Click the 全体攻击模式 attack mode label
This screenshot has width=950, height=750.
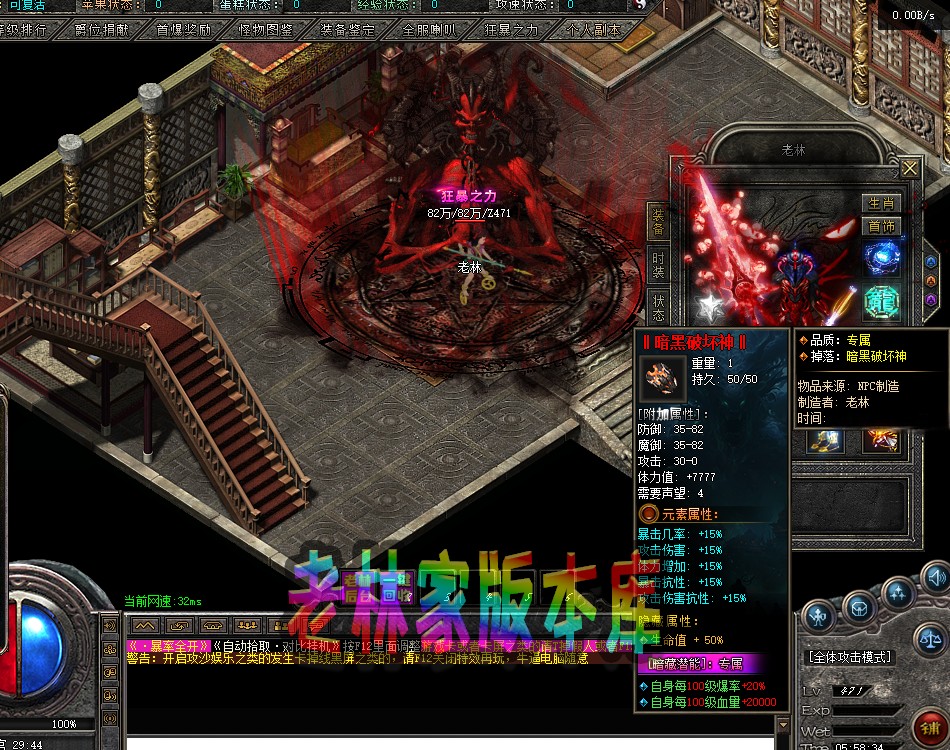click(849, 658)
